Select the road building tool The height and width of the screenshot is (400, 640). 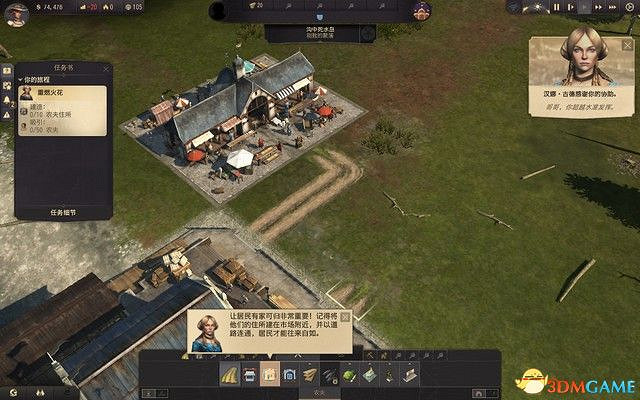230,375
